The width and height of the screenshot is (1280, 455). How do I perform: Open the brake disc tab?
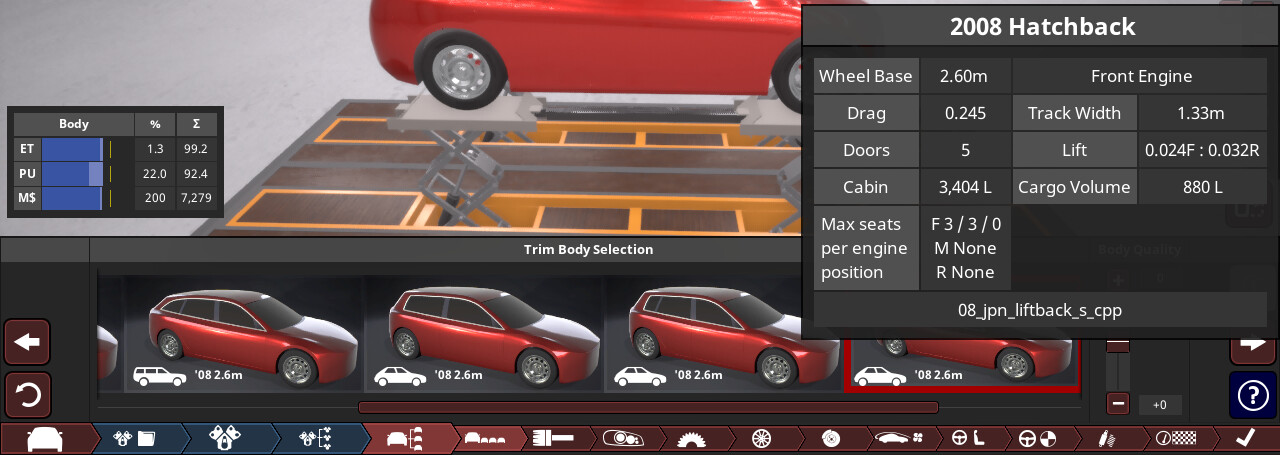(x=830, y=438)
